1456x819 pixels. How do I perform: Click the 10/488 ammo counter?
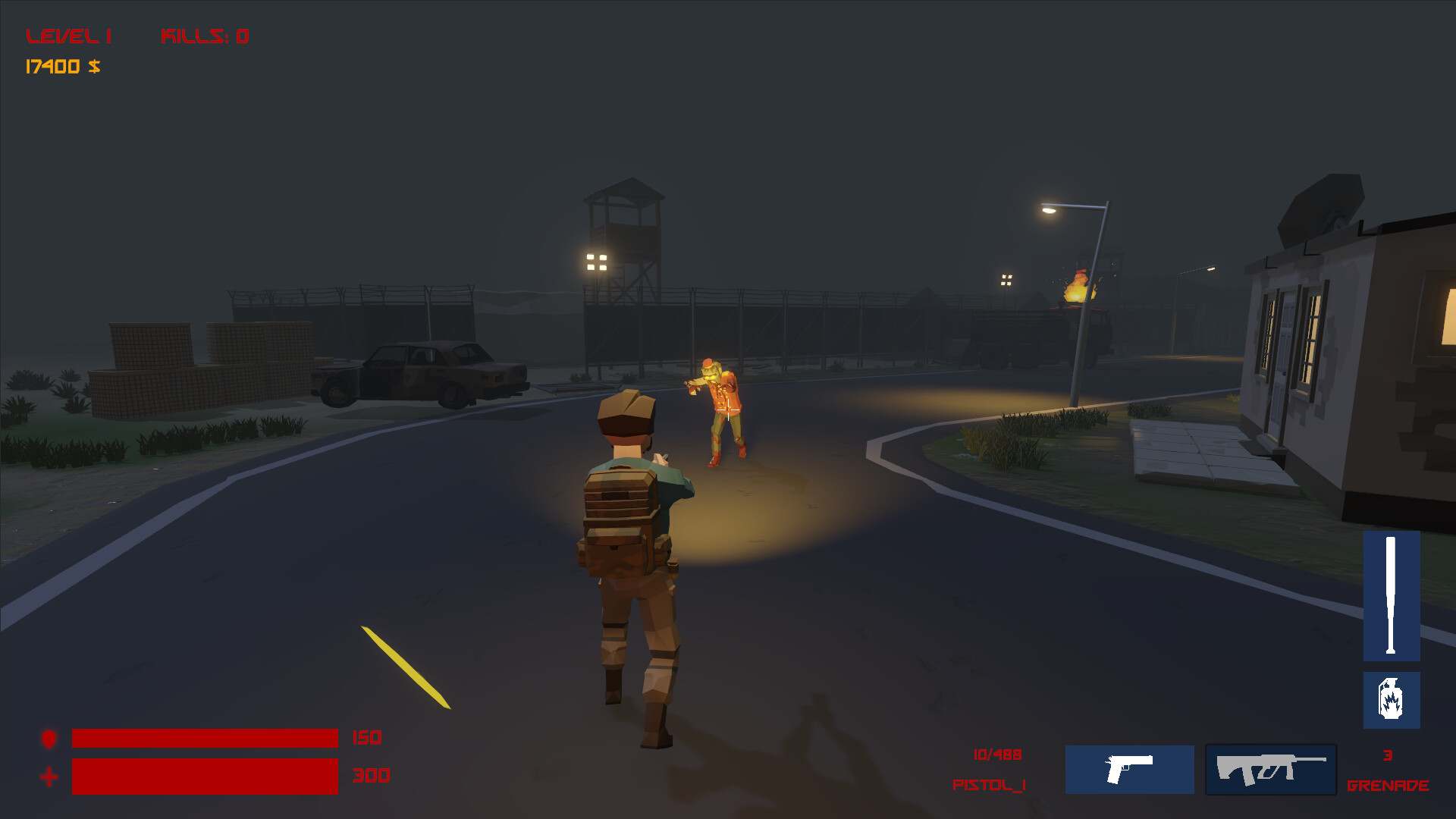[x=996, y=754]
